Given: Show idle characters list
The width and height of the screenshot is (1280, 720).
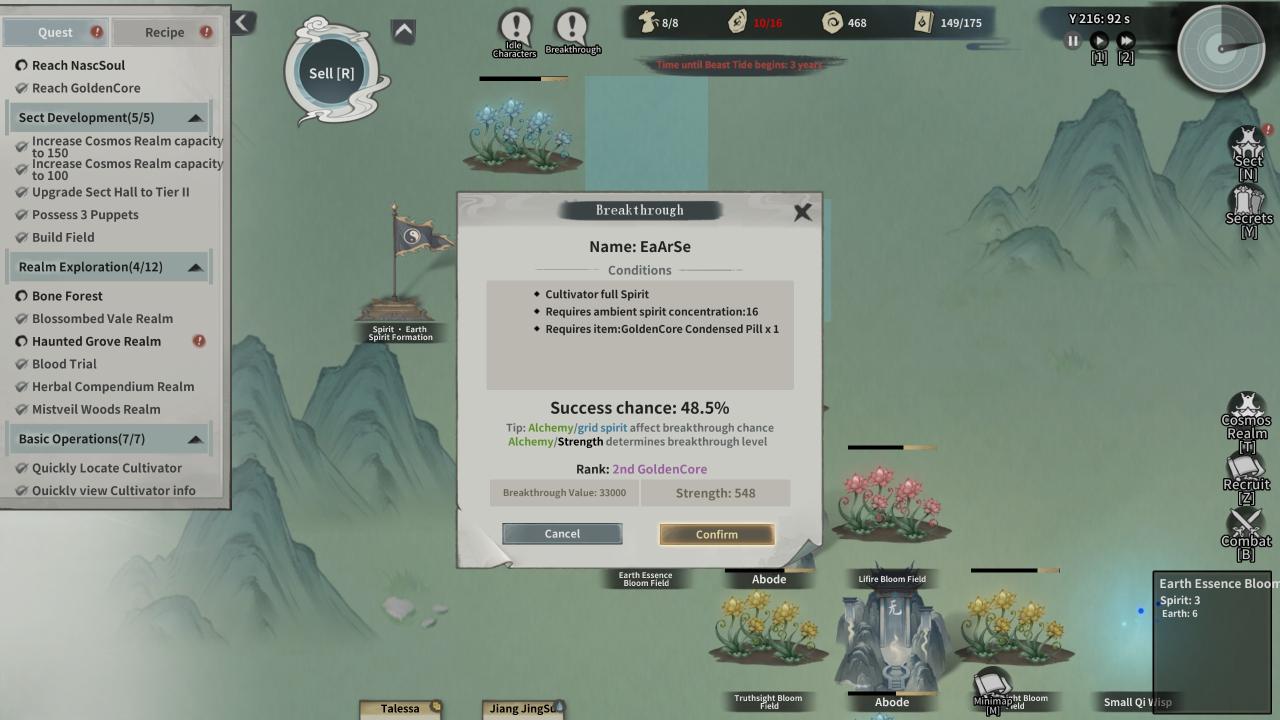Looking at the screenshot, I should [x=515, y=32].
